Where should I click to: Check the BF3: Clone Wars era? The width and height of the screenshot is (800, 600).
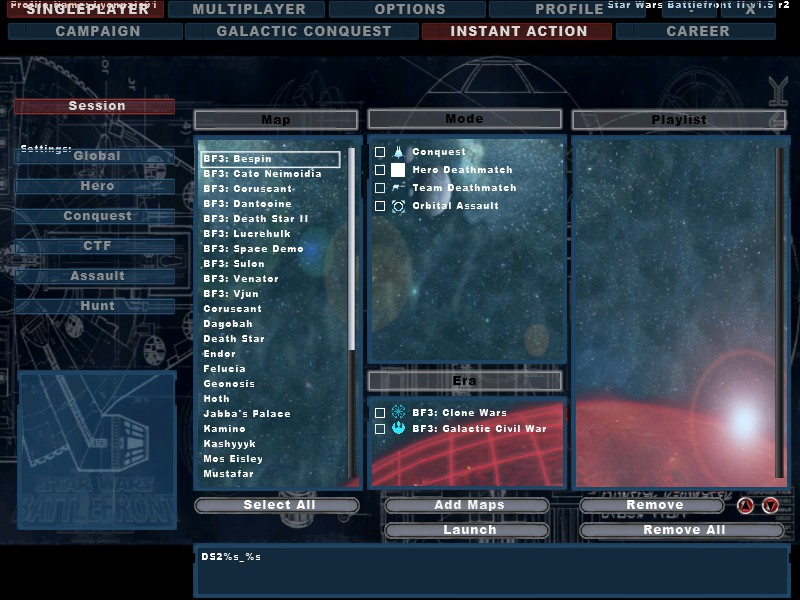pos(380,413)
